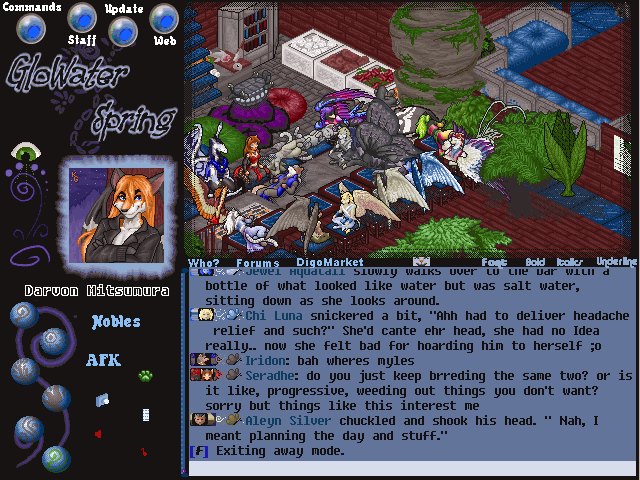The width and height of the screenshot is (640, 480).
Task: Click the green paw print icon
Action: [145, 377]
